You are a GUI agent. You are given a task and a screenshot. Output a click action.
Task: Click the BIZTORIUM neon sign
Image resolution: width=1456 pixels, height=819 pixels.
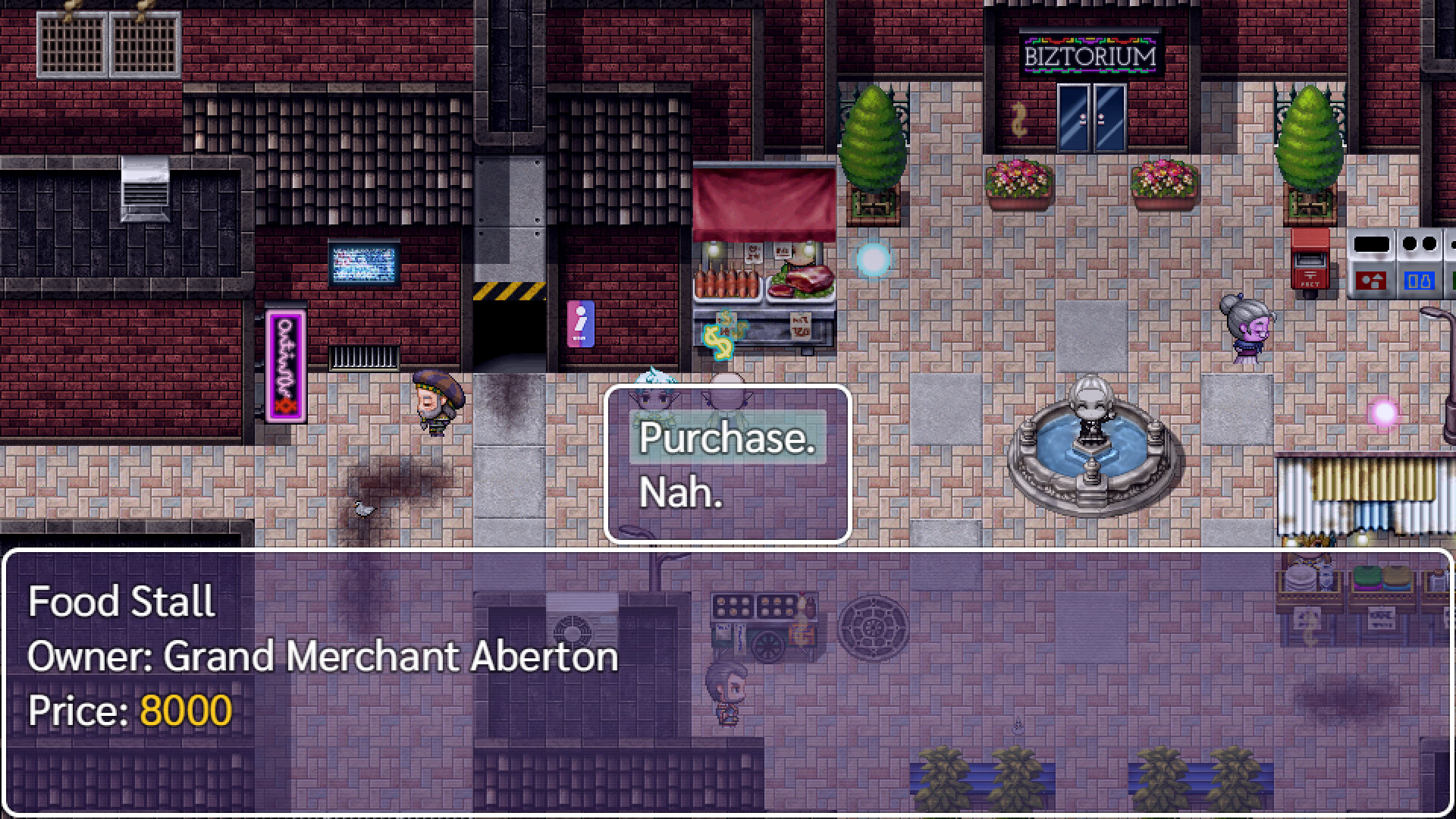coord(1090,55)
